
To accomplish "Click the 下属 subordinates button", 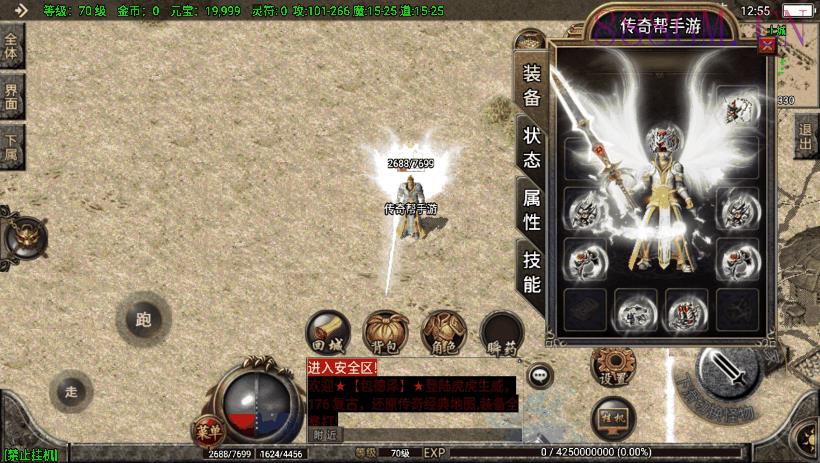I will [x=11, y=146].
